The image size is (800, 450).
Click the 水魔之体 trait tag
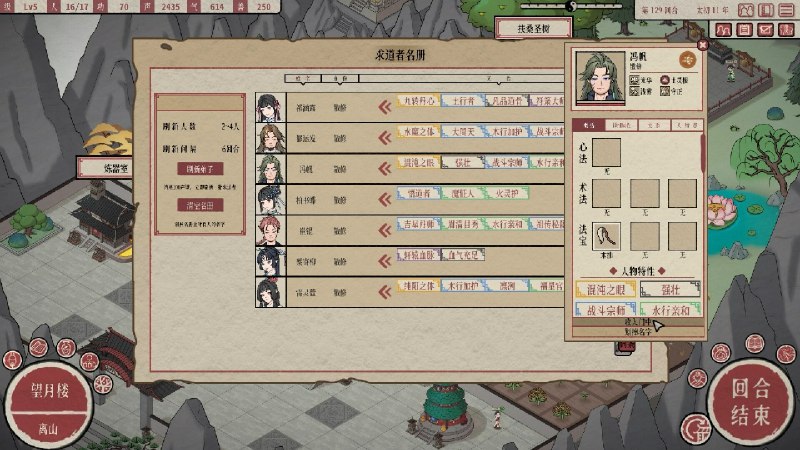click(421, 133)
